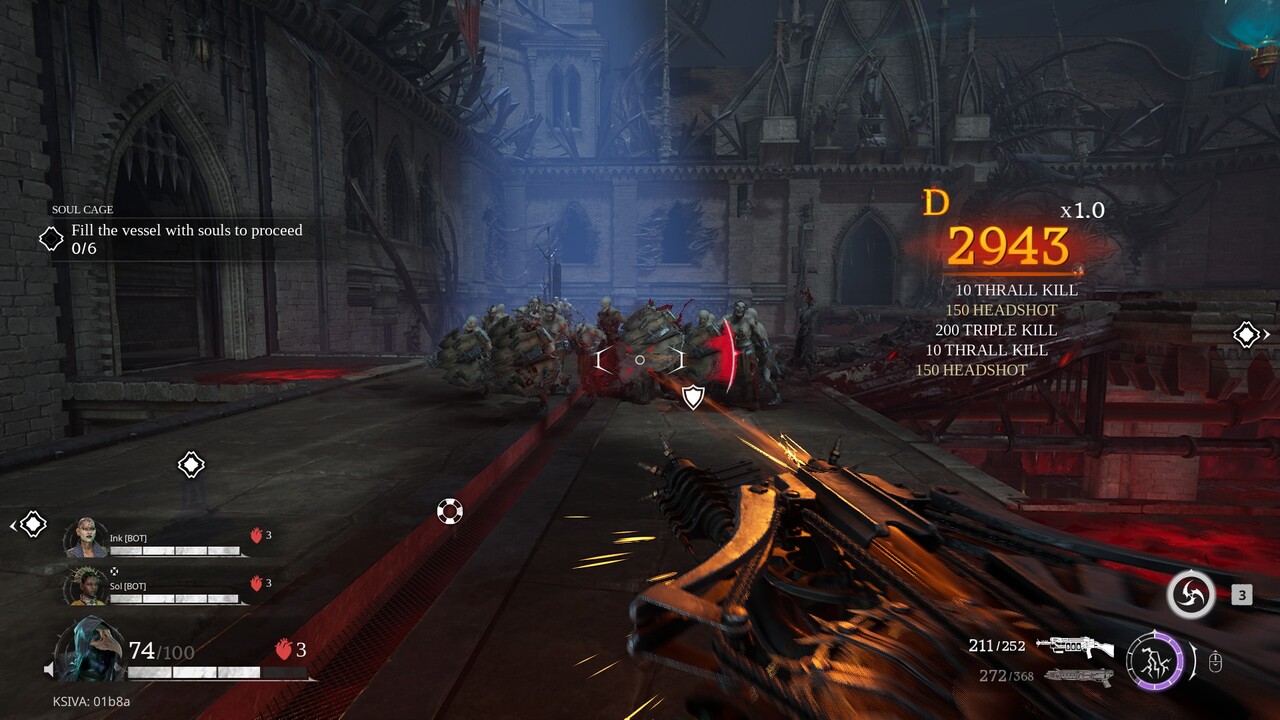Switch to the secondary shotgun weapon icon

[x=1078, y=677]
